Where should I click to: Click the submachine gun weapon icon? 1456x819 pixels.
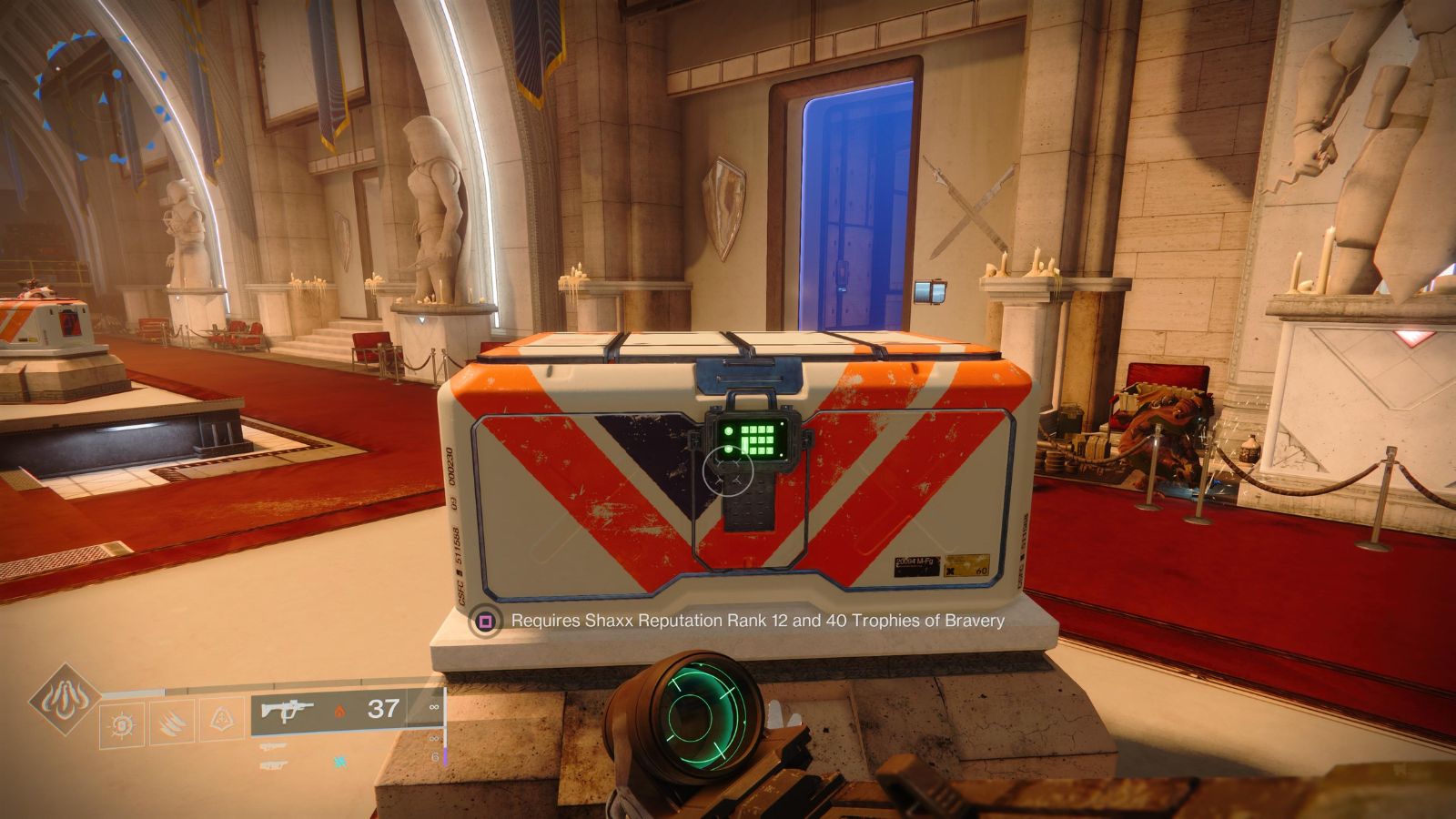pos(288,710)
